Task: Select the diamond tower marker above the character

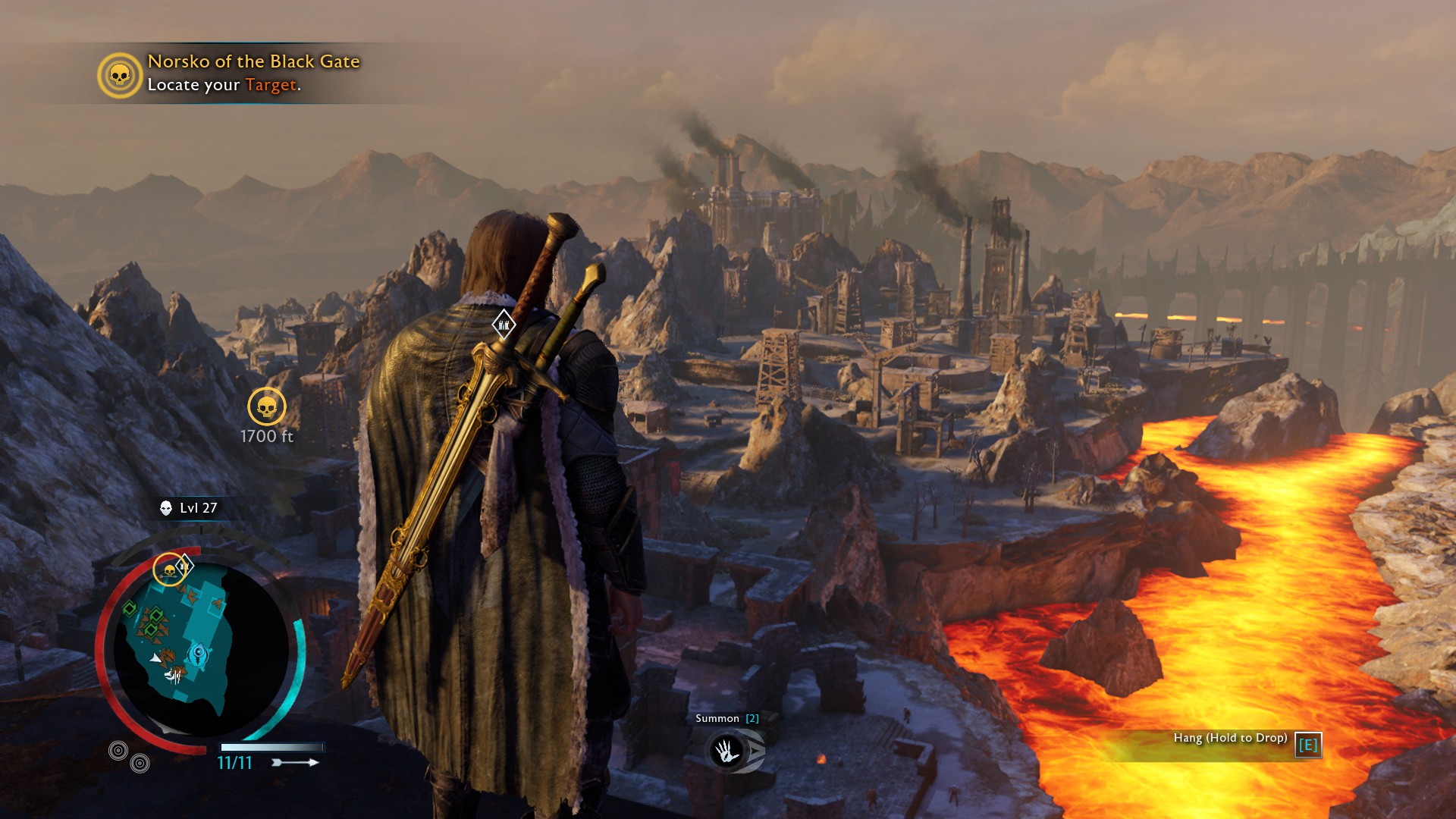Action: click(x=504, y=325)
